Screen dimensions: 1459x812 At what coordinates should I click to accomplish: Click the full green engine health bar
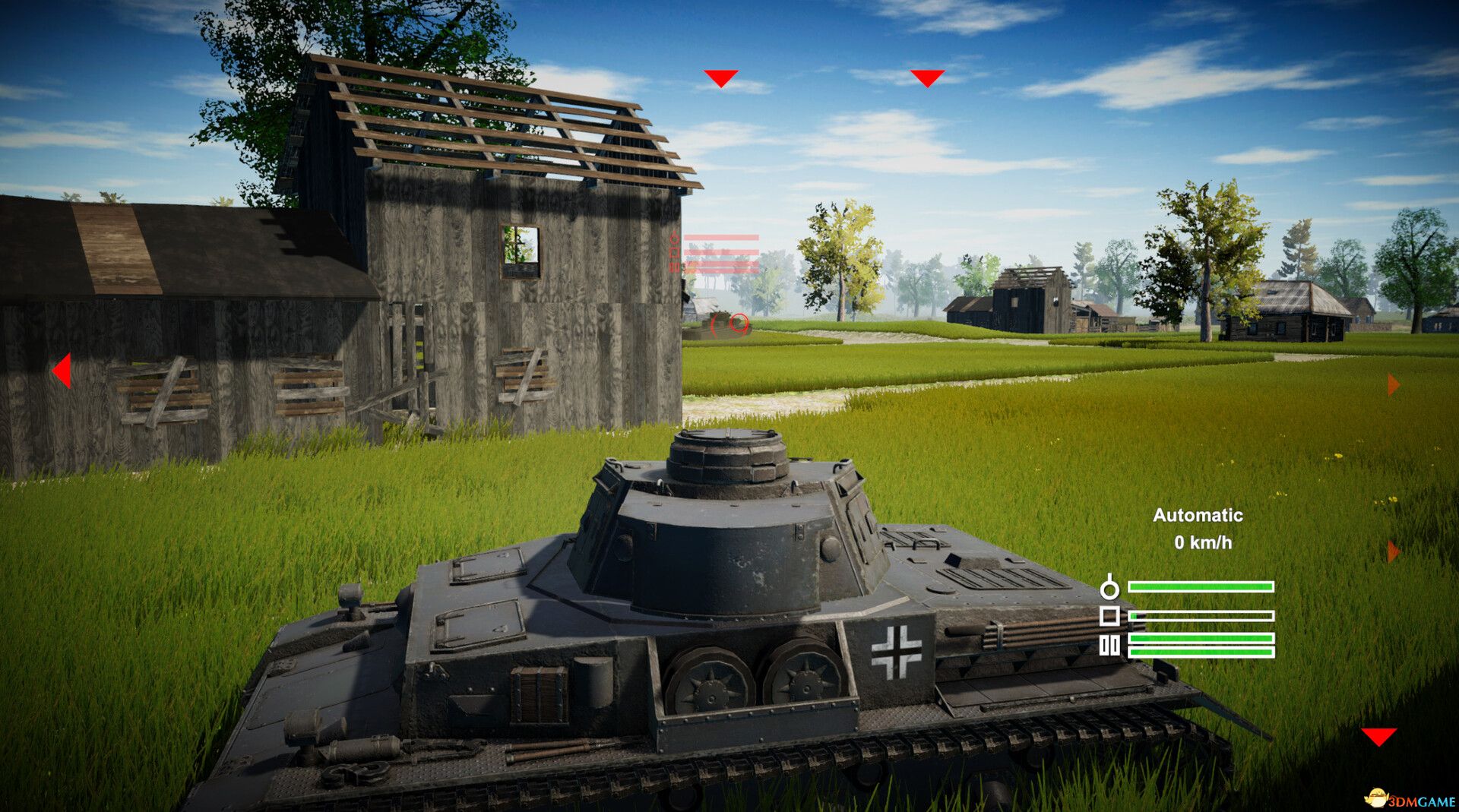point(1202,586)
